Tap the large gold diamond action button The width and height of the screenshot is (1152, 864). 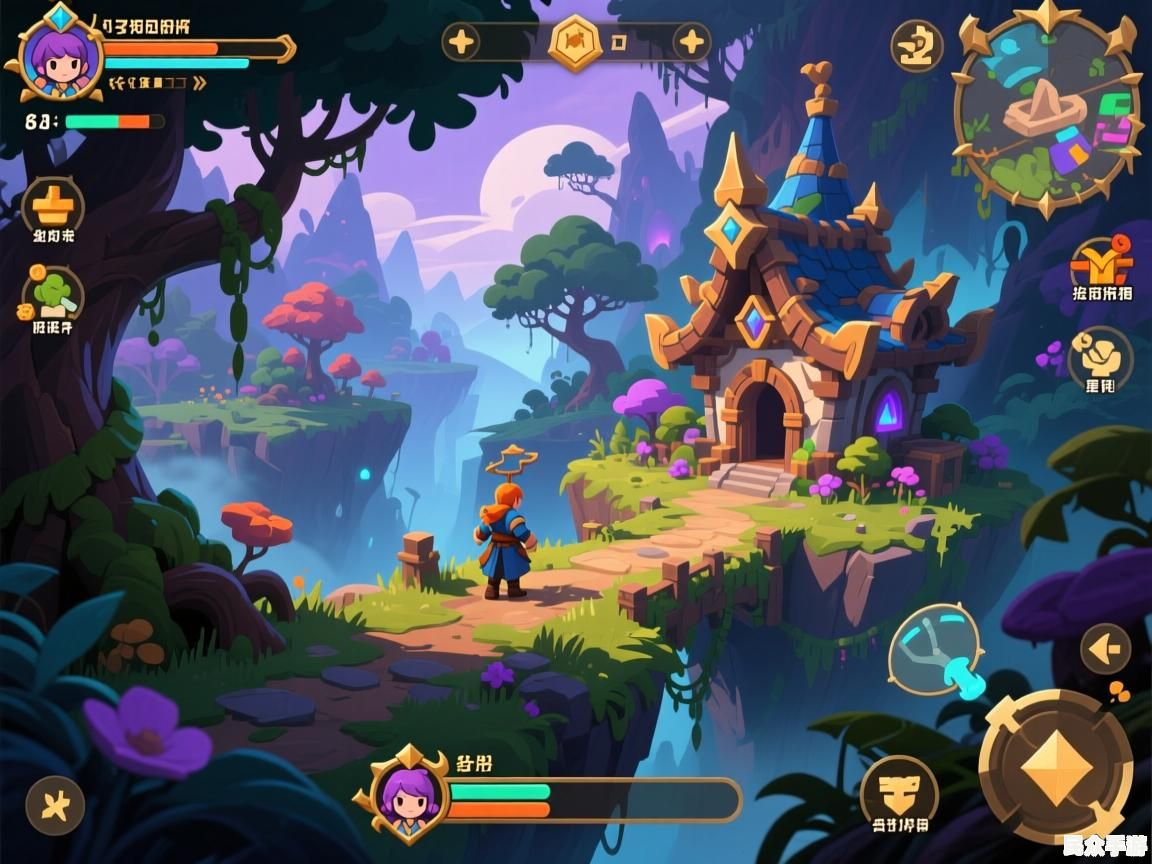coord(1056,767)
